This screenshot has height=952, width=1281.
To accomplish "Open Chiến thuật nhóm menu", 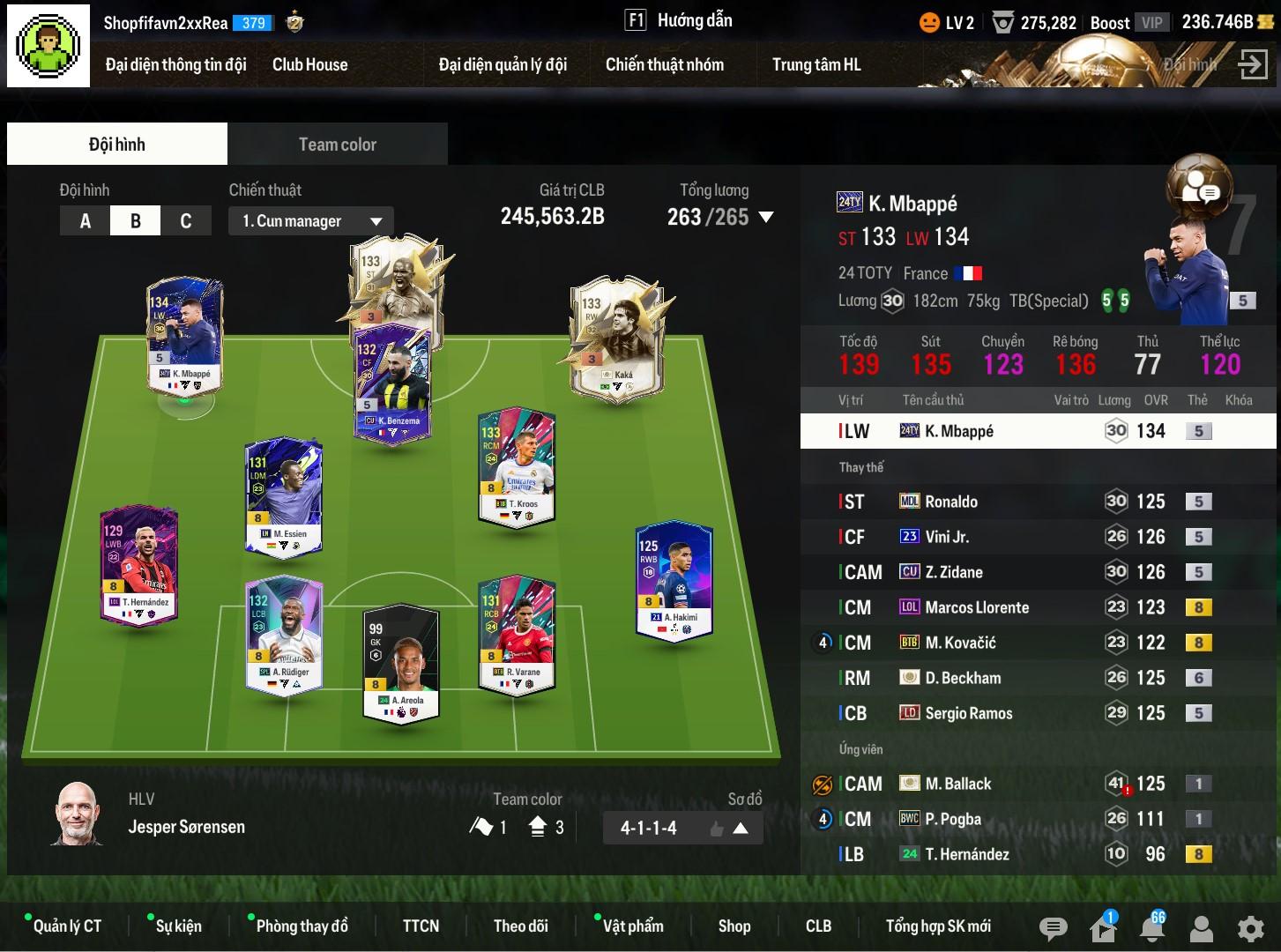I will point(664,64).
